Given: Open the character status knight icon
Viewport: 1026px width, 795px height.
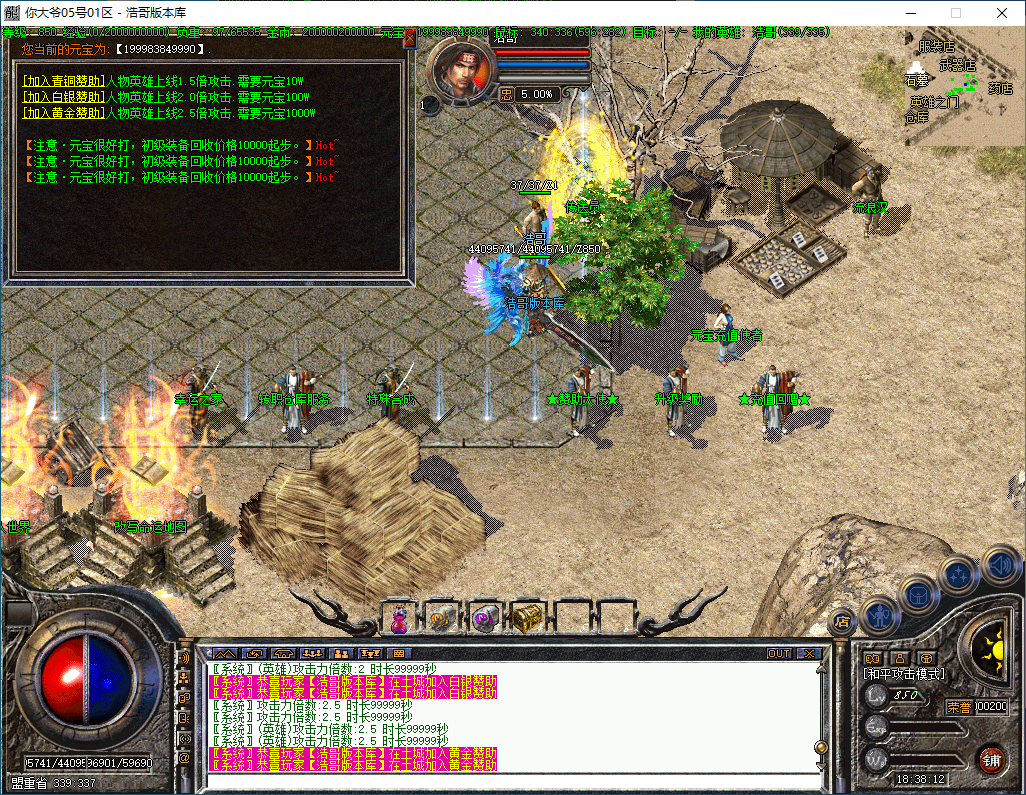Looking at the screenshot, I should 877,615.
